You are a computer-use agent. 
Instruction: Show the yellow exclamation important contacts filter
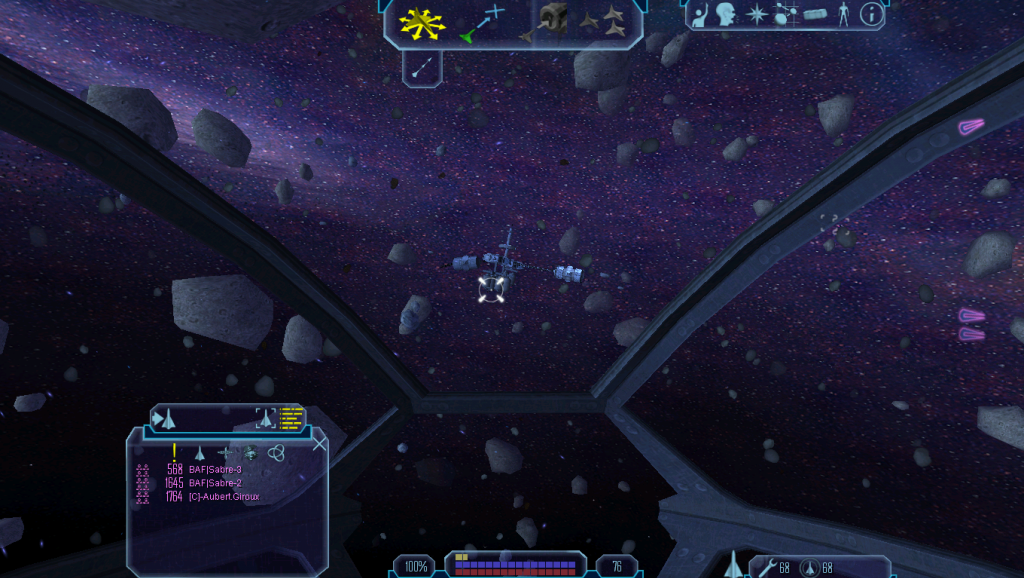tap(174, 452)
